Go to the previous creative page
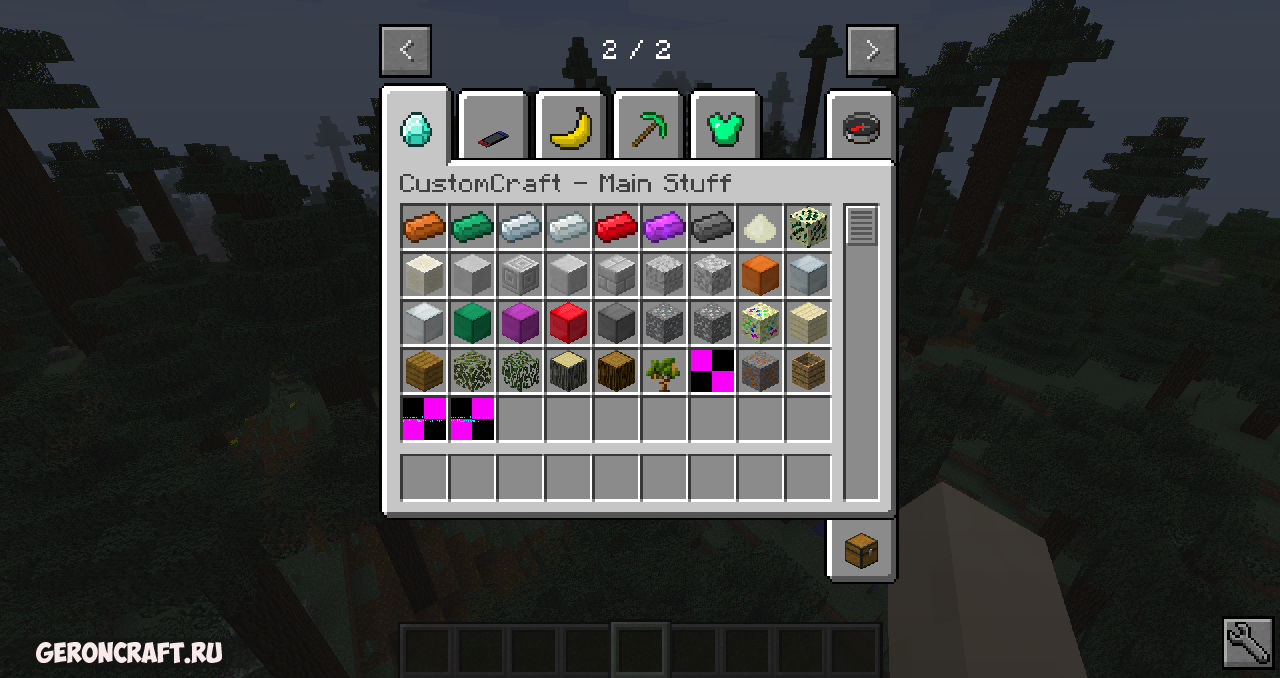This screenshot has height=678, width=1280. coord(405,50)
